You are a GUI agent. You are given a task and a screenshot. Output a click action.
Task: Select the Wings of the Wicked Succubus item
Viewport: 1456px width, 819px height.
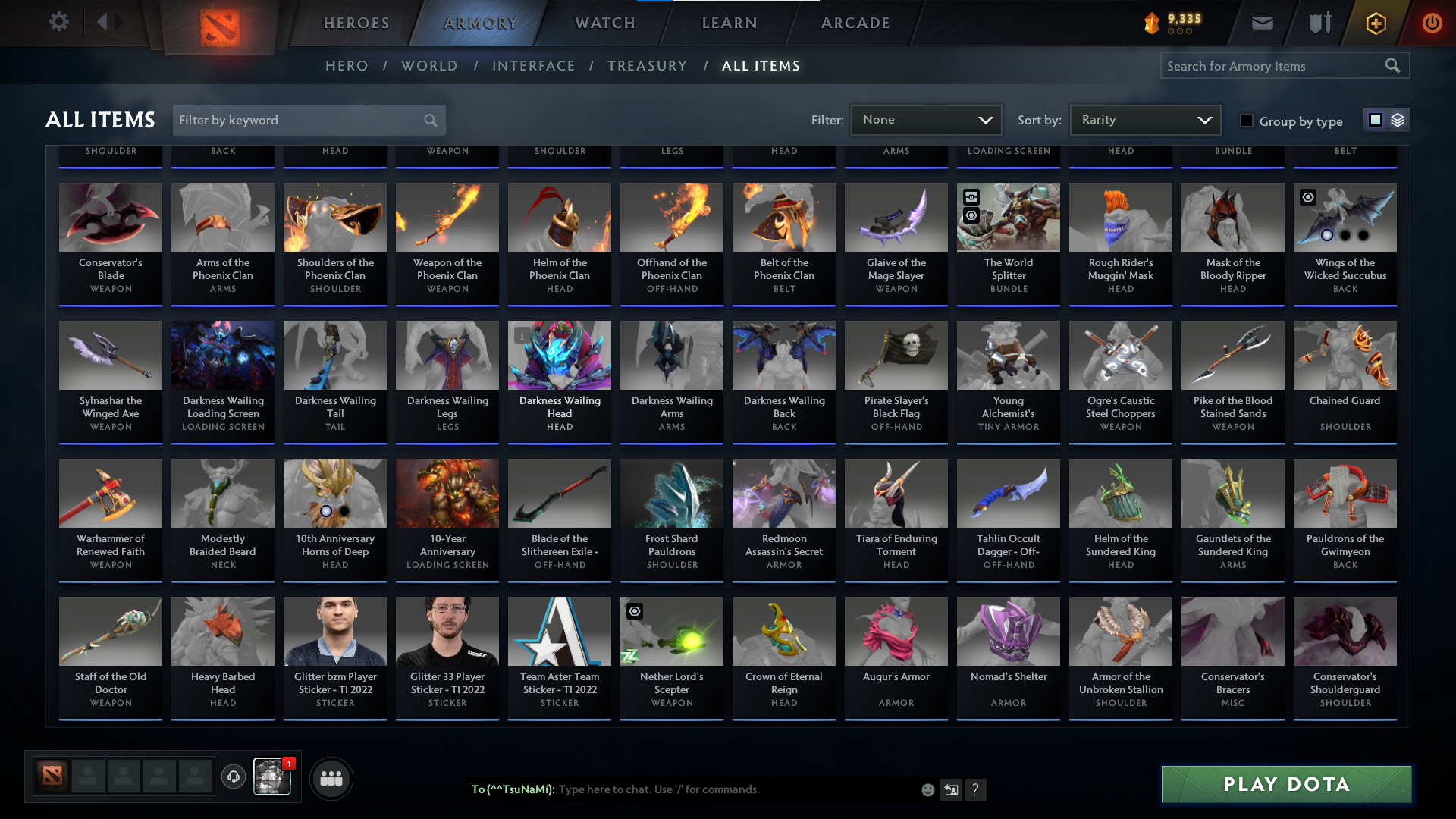1345,243
